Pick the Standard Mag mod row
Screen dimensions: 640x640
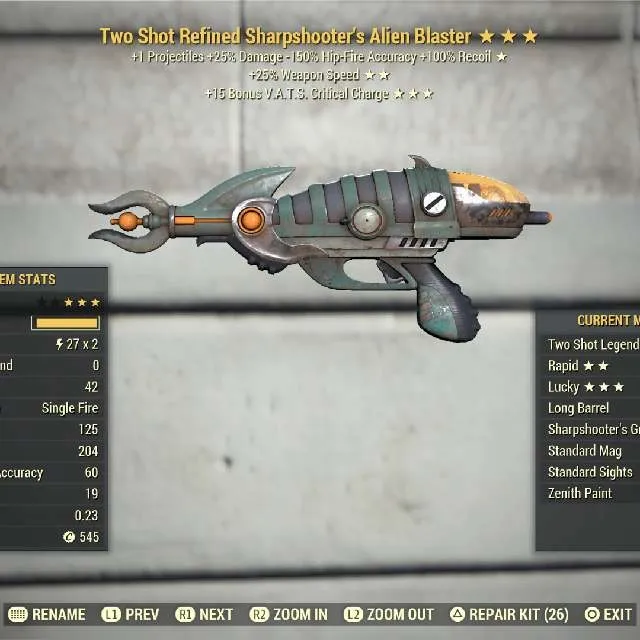tap(585, 451)
